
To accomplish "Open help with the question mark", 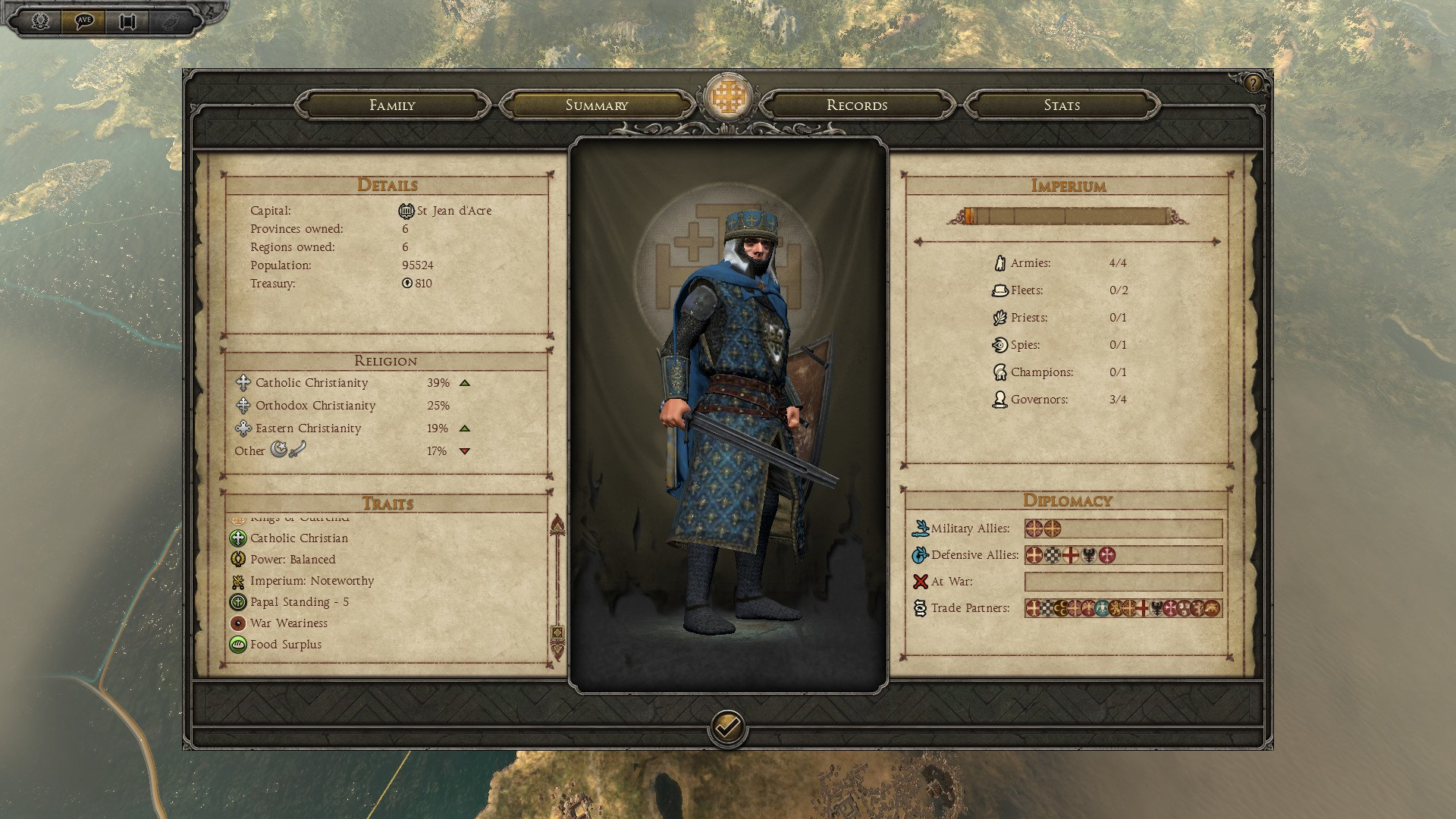I will click(x=1253, y=83).
